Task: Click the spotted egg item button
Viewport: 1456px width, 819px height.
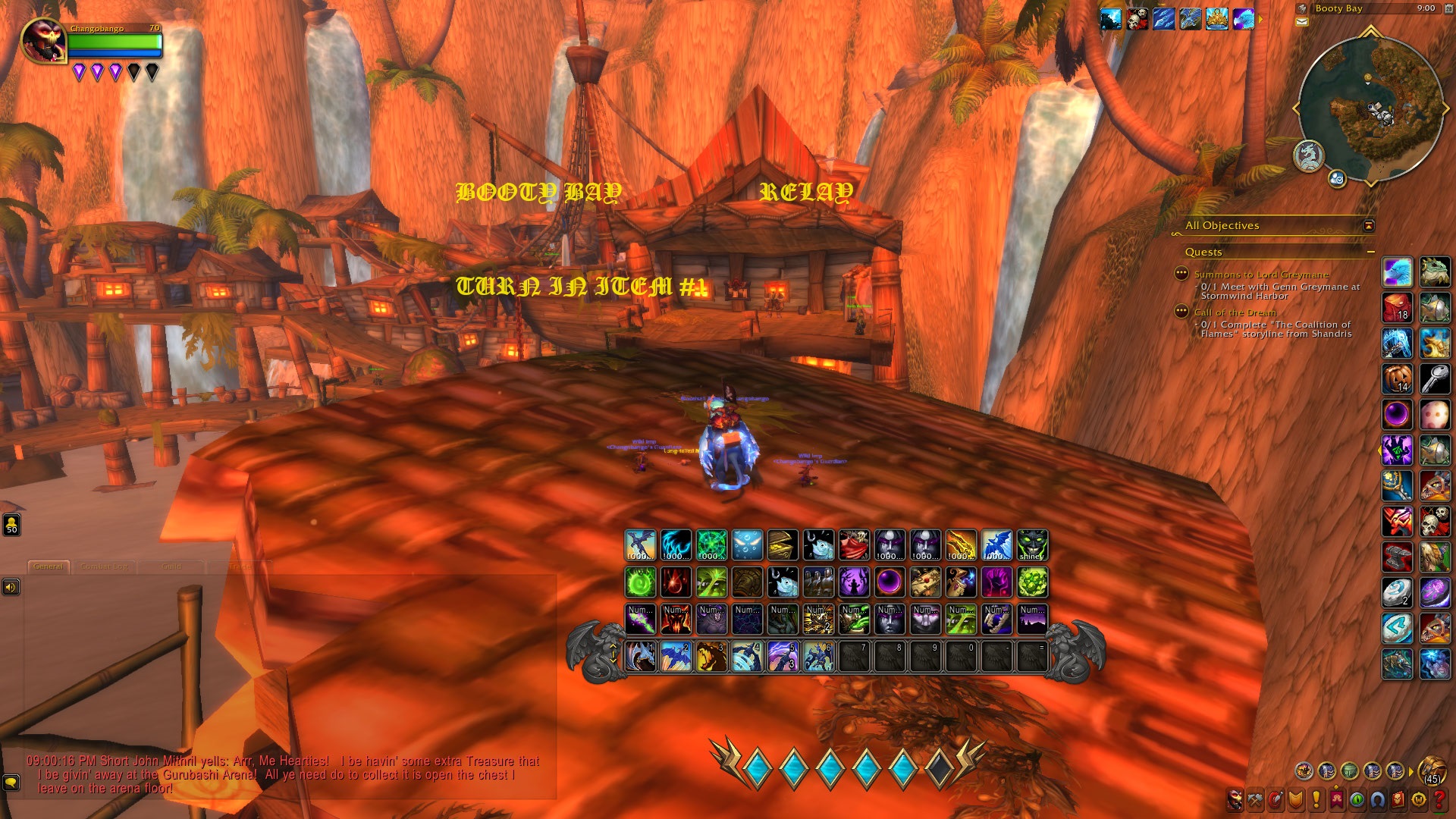Action: [x=1435, y=414]
